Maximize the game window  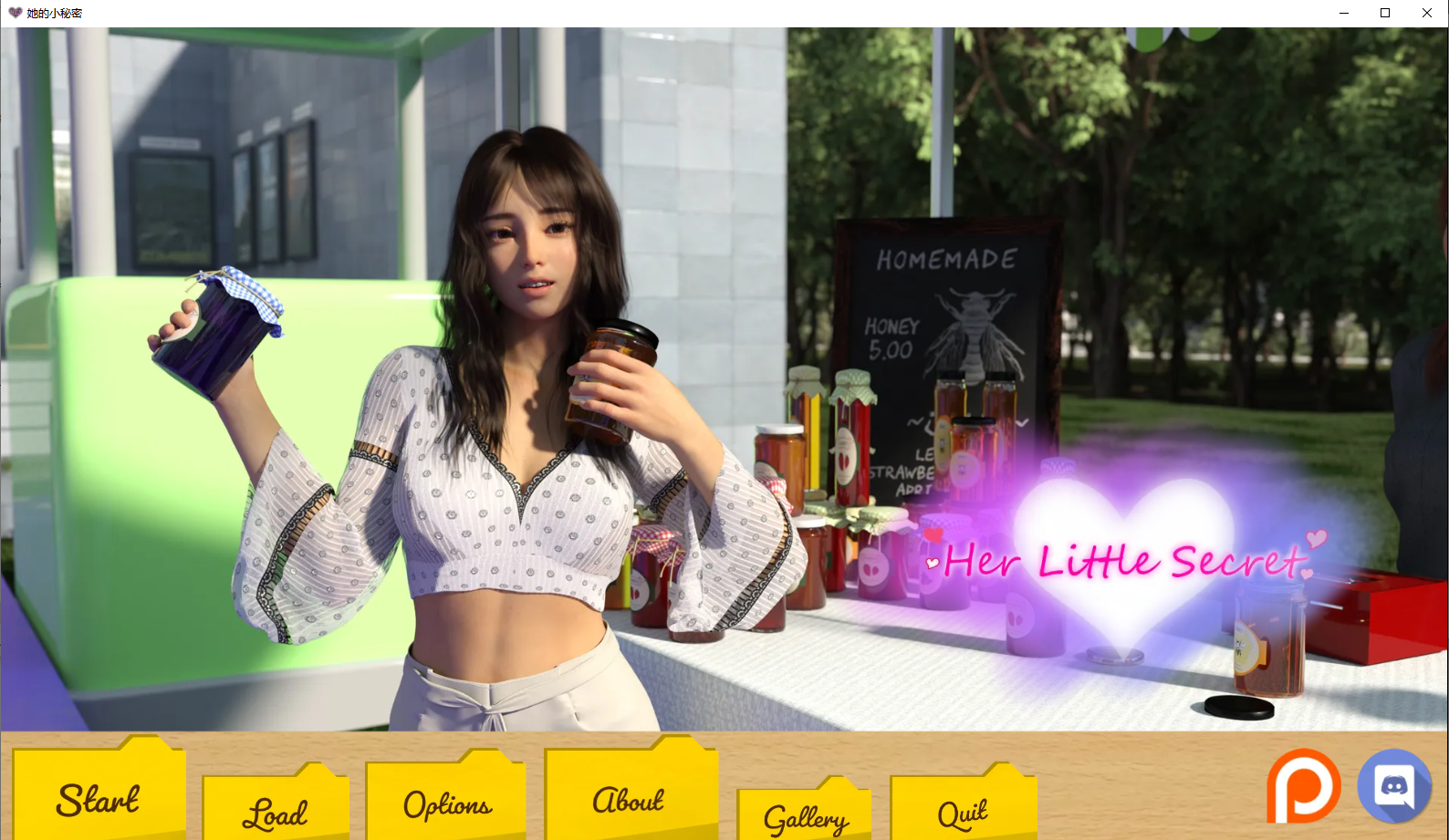tap(1384, 13)
